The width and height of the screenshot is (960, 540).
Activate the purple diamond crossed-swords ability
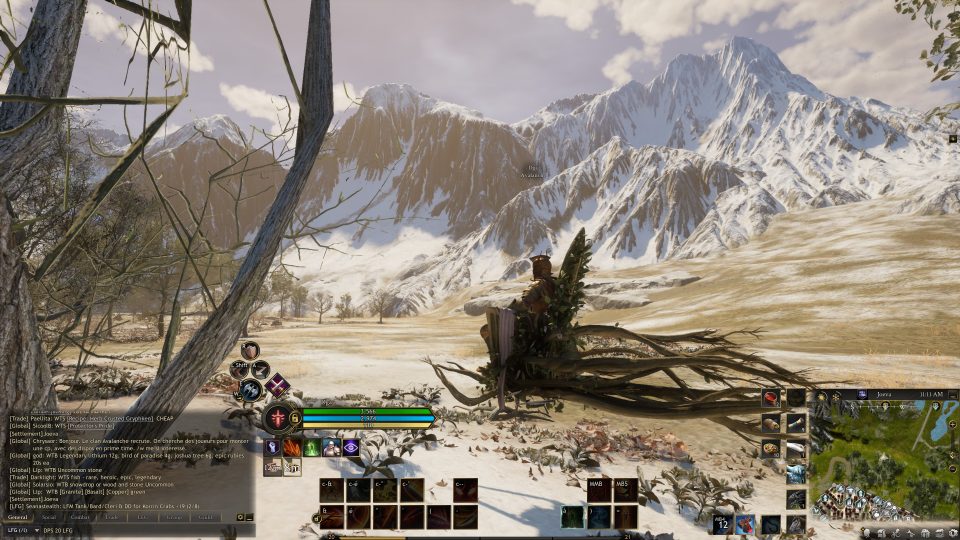pos(278,386)
